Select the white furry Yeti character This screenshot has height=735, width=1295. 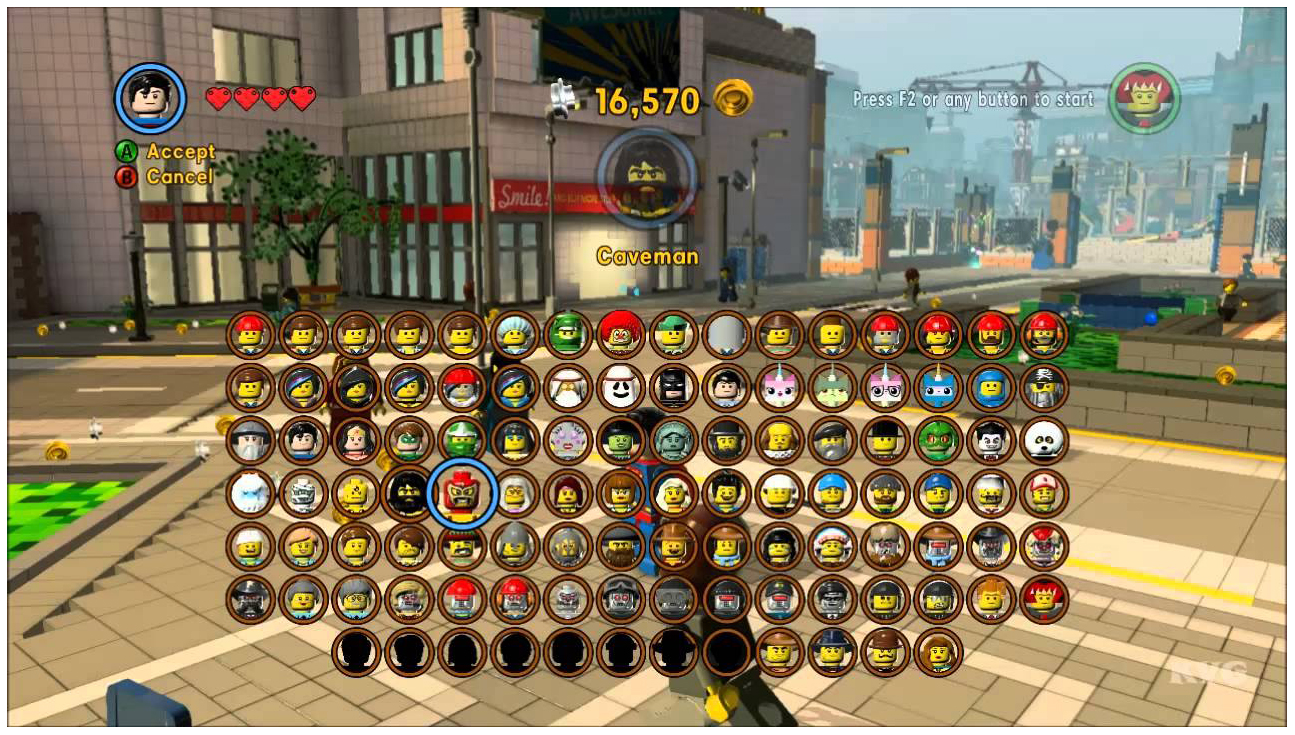250,493
